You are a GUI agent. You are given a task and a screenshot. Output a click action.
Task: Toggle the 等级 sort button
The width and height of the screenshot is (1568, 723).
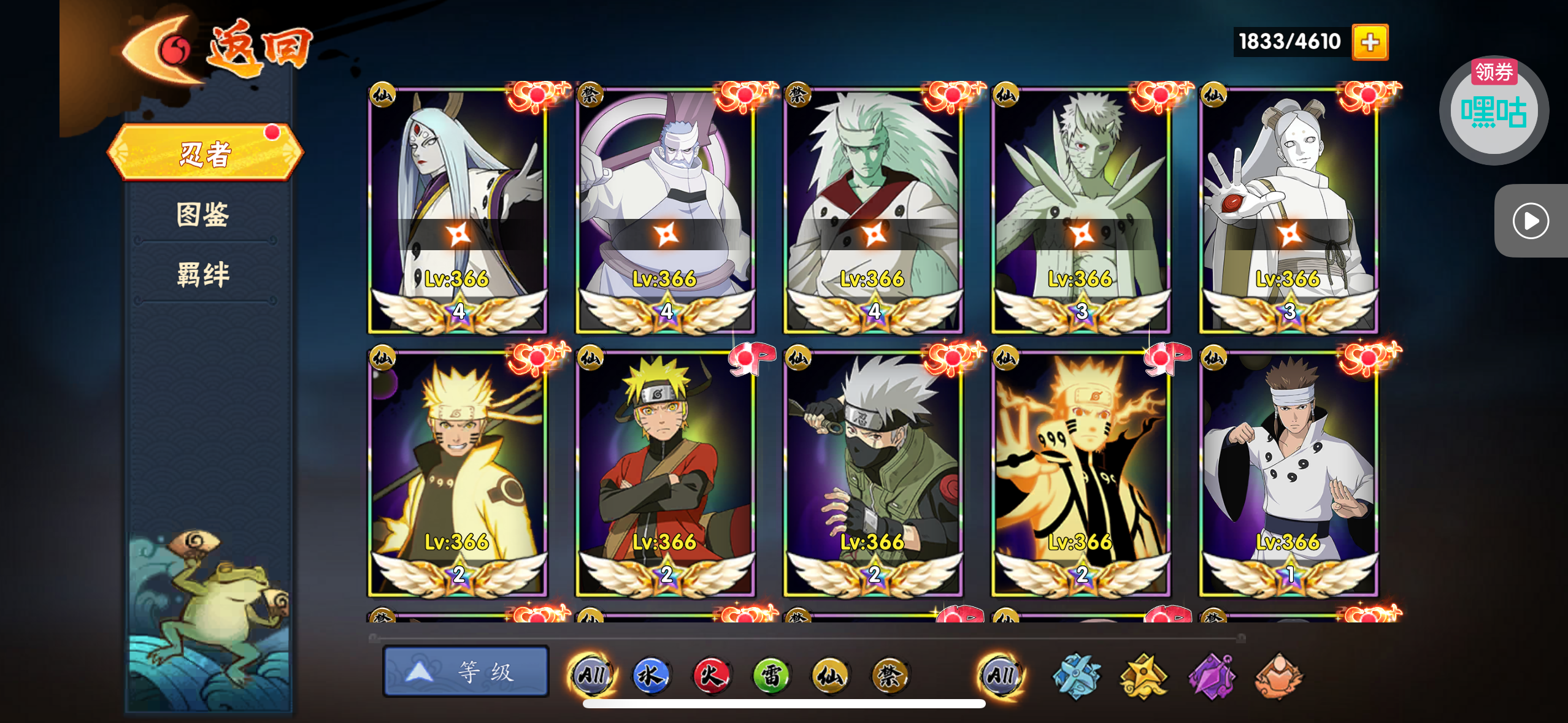point(466,672)
